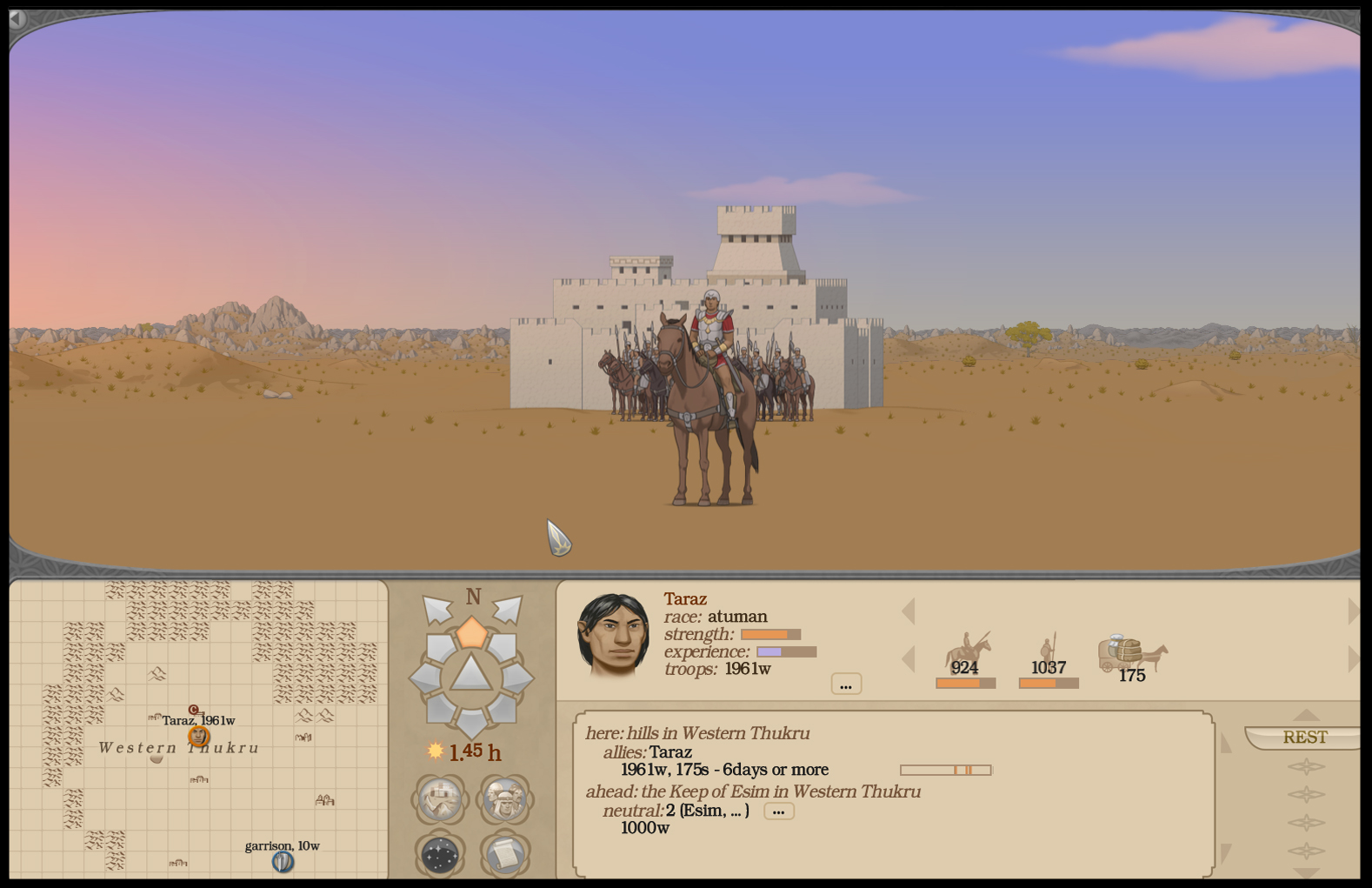Screen dimensions: 1372x888
Task: Open the three-faces characters button
Action: pyautogui.click(x=503, y=798)
